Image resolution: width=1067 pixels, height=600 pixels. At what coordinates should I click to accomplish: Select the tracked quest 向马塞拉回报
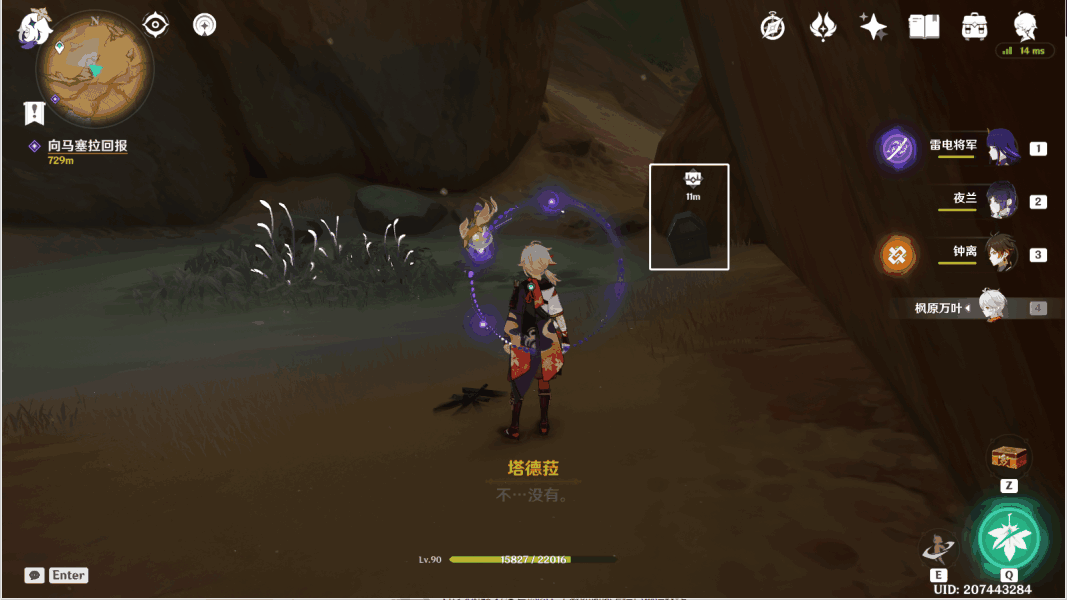(87, 146)
